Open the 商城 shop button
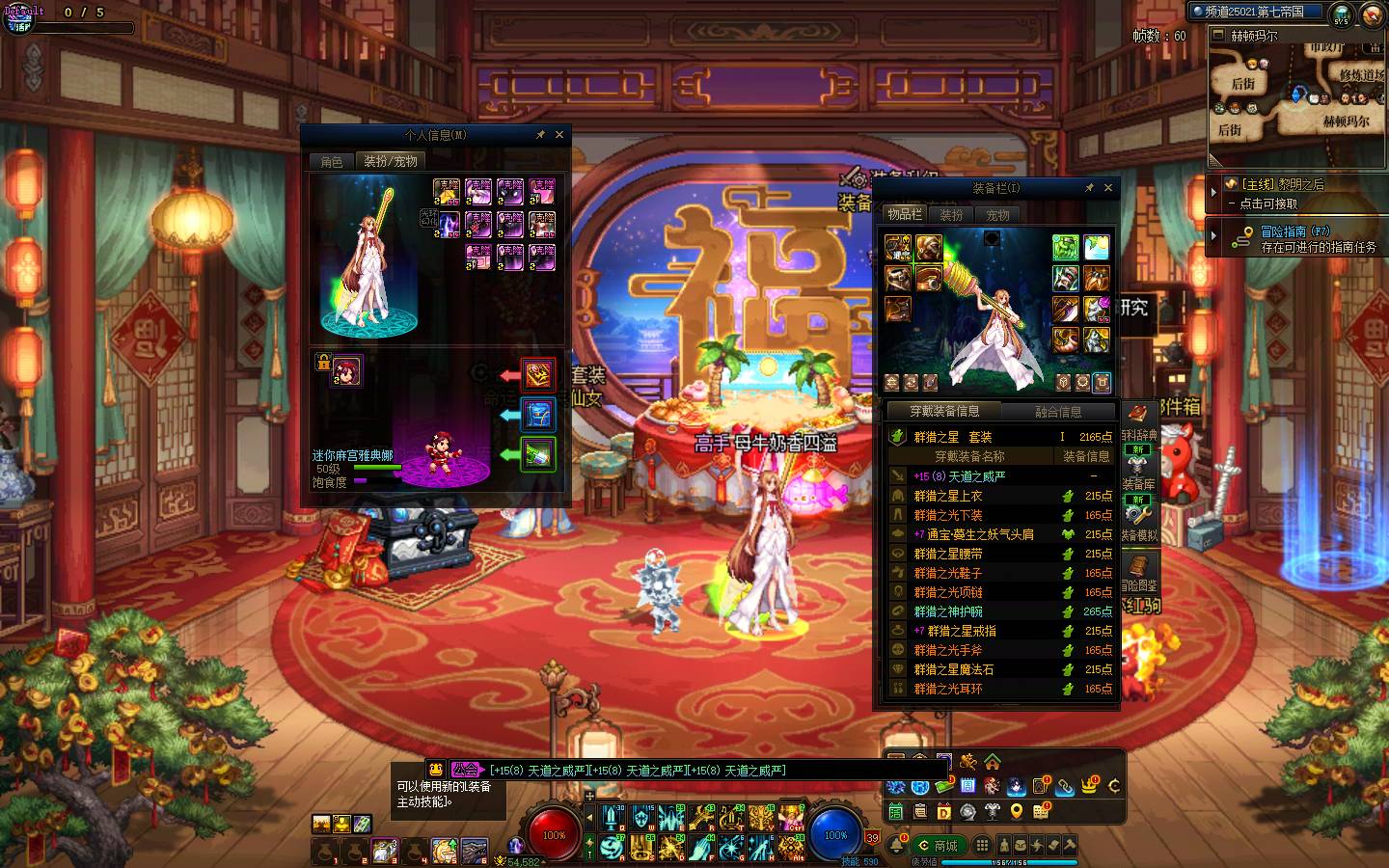The height and width of the screenshot is (868, 1389). pos(938,846)
